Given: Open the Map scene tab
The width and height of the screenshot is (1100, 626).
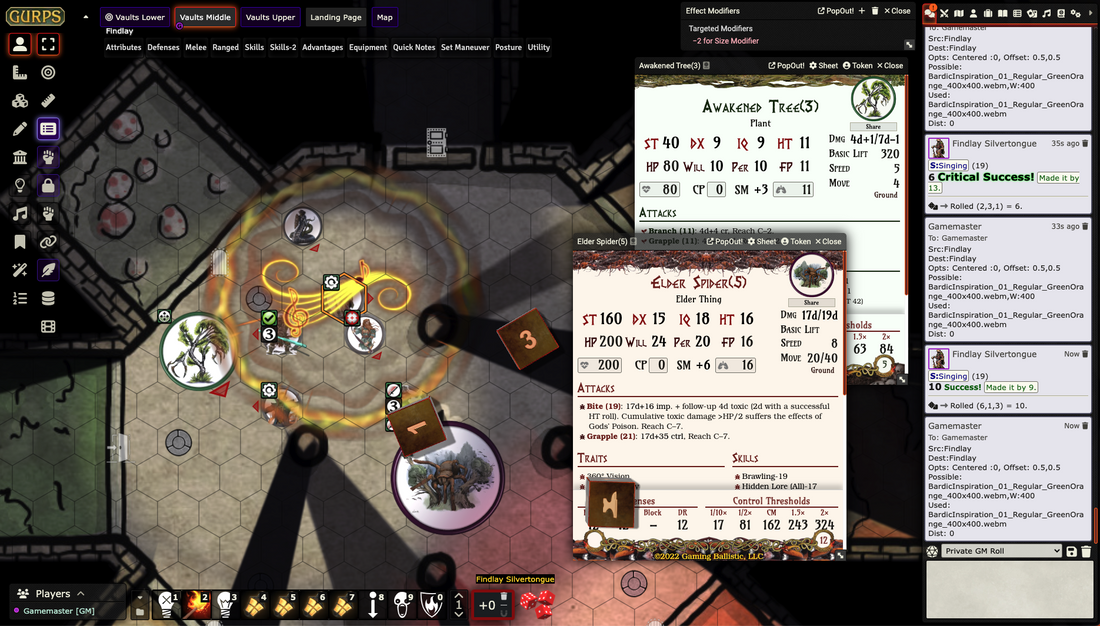Looking at the screenshot, I should [x=385, y=17].
